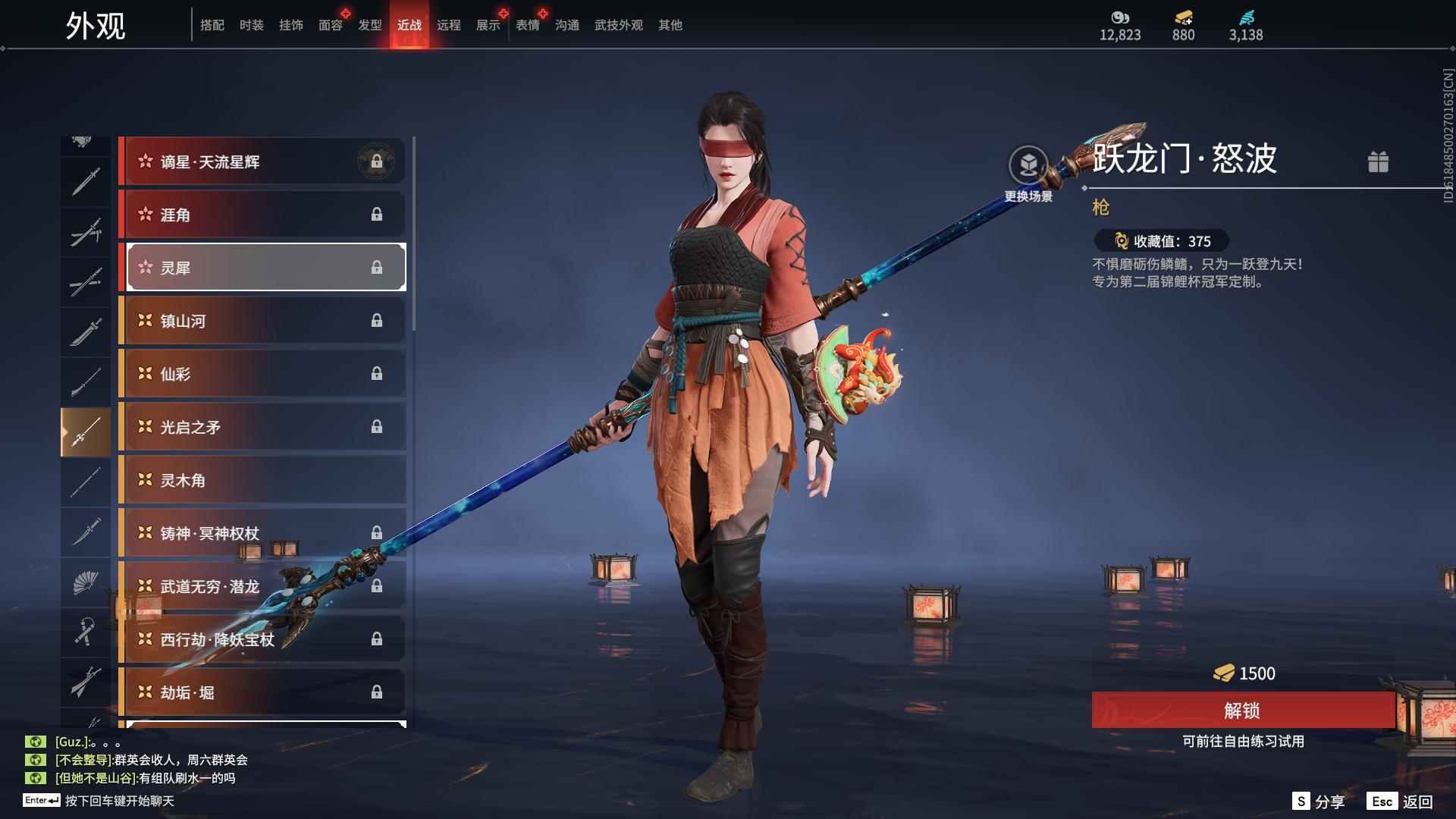Open the 武技外观 tab

[618, 25]
